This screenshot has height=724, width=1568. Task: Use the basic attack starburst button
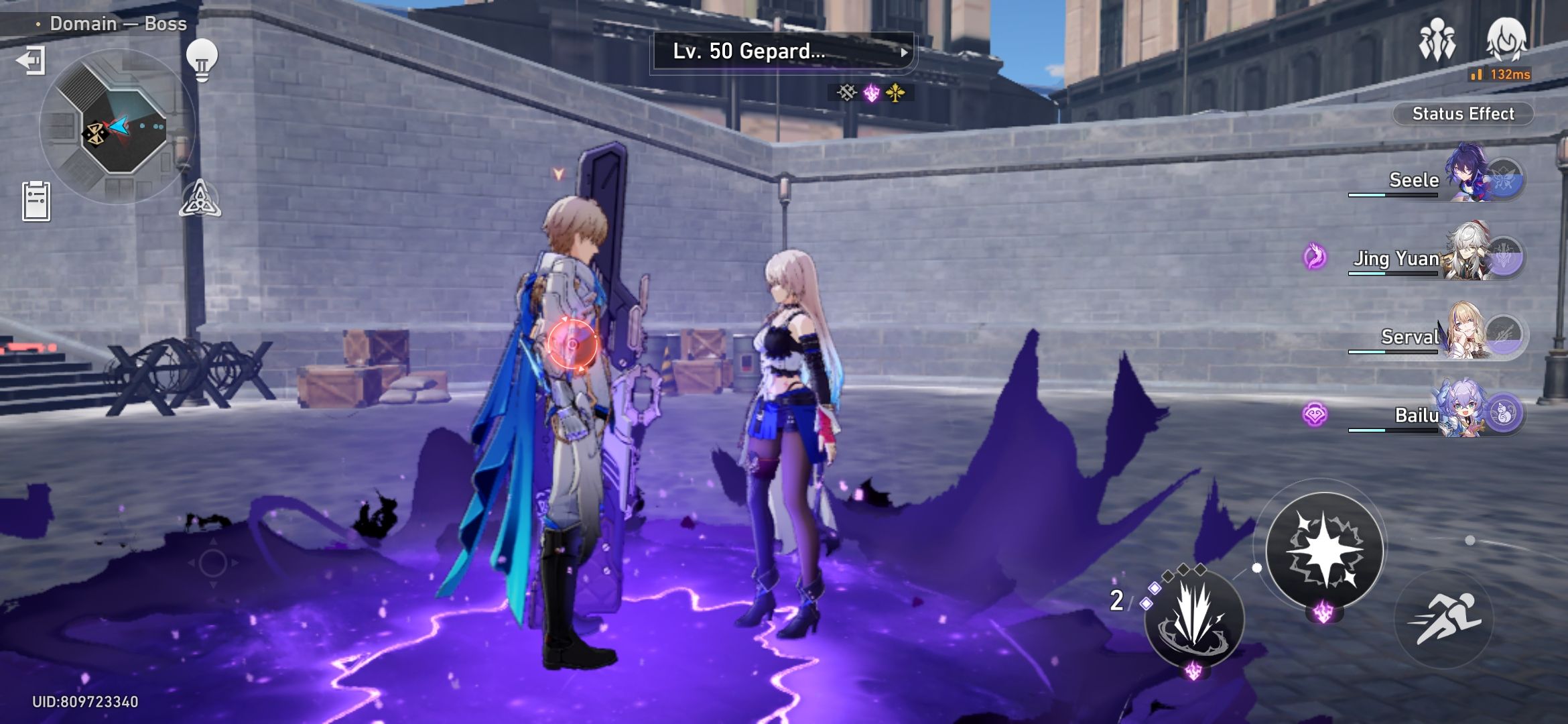click(1324, 550)
